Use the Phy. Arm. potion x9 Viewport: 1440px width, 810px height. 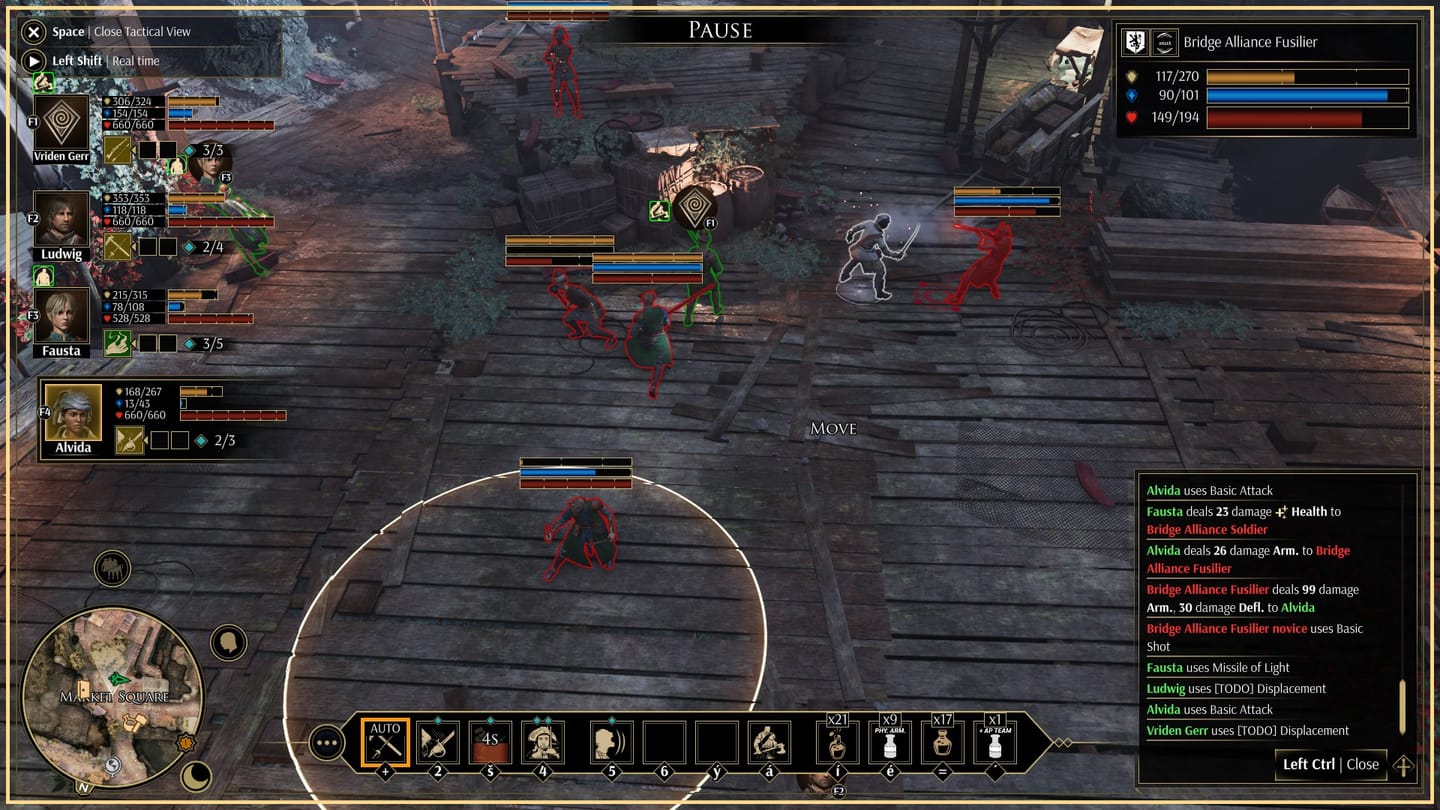[x=890, y=743]
